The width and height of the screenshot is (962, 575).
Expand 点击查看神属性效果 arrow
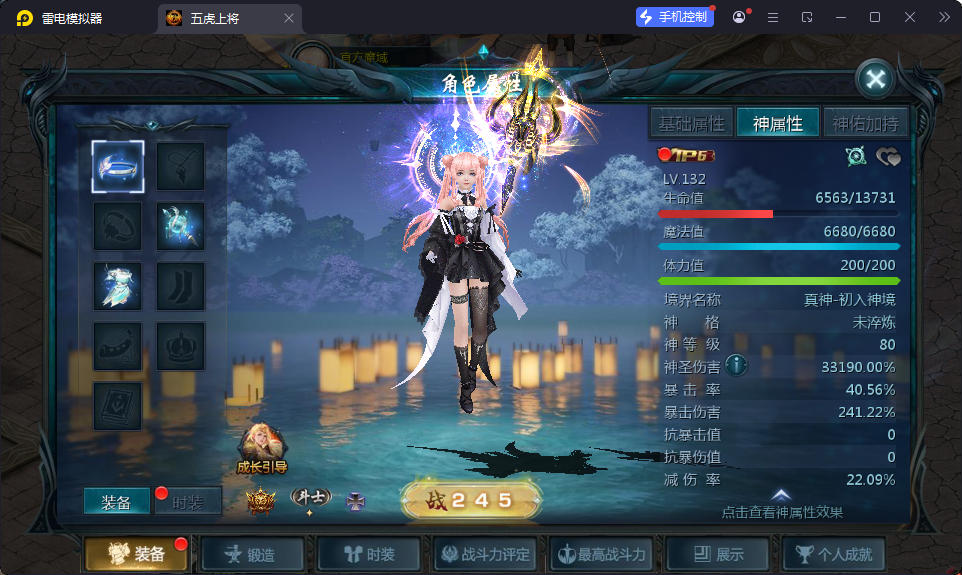pyautogui.click(x=782, y=496)
